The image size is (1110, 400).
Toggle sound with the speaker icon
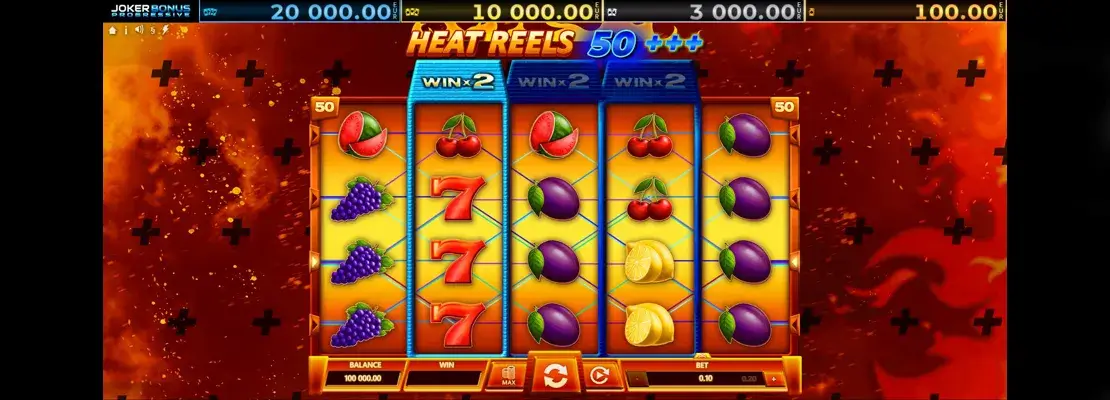tap(139, 30)
